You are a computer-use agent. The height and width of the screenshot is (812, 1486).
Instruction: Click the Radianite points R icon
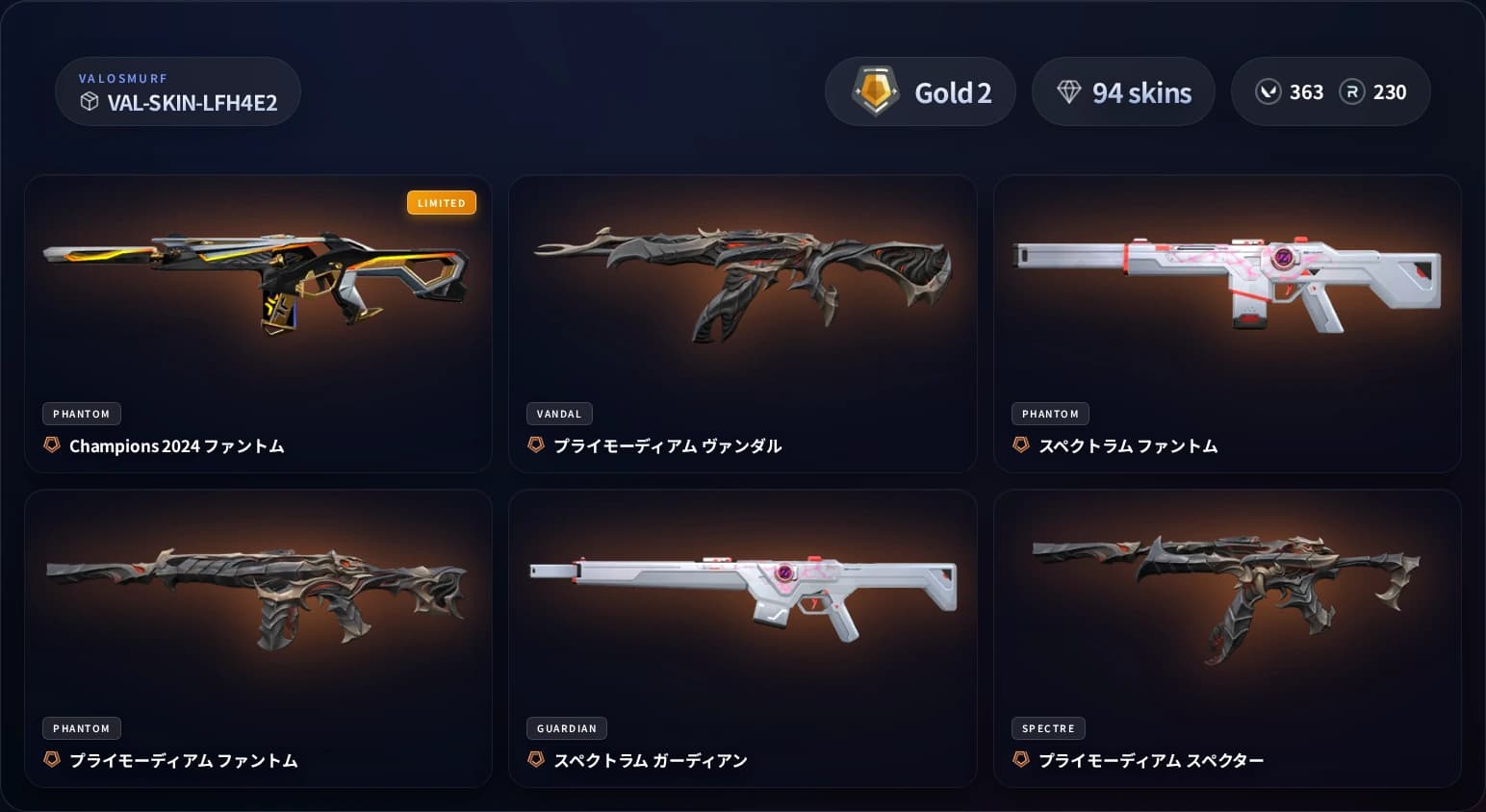[1353, 91]
